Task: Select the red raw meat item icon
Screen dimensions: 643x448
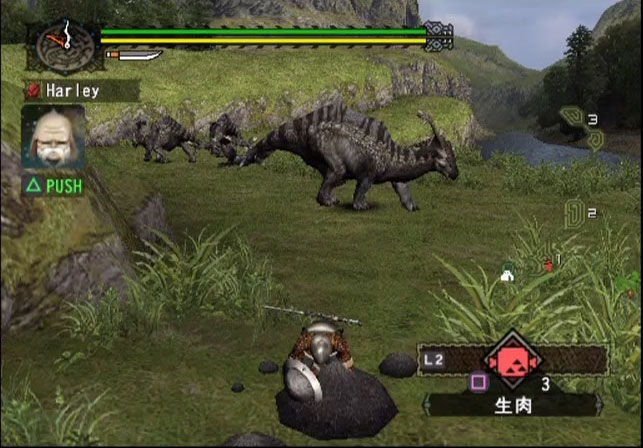Action: 512,359
